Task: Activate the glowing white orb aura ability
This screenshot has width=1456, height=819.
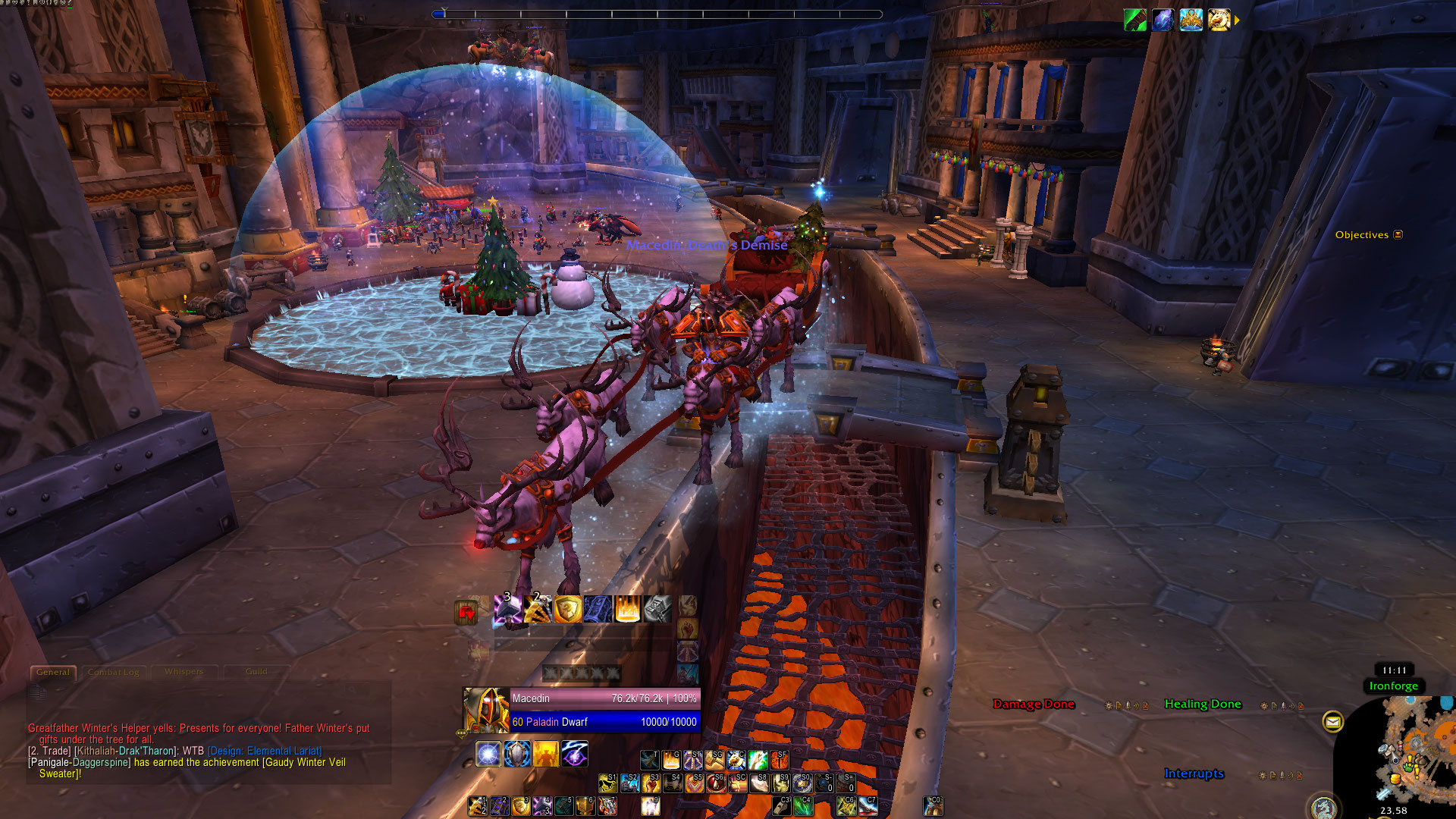Action: 488,754
